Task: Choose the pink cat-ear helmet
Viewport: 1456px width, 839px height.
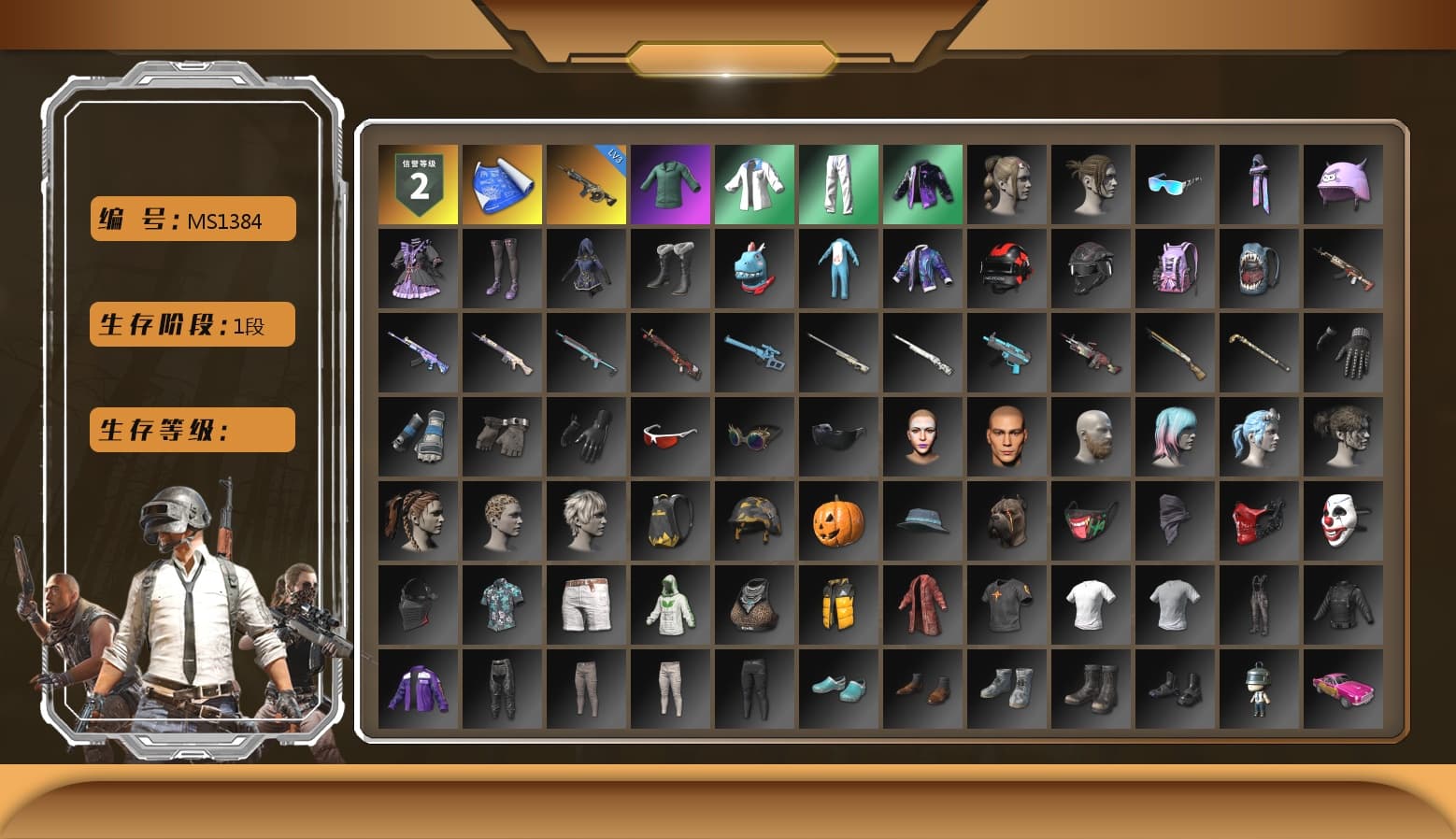Action: click(x=1343, y=184)
